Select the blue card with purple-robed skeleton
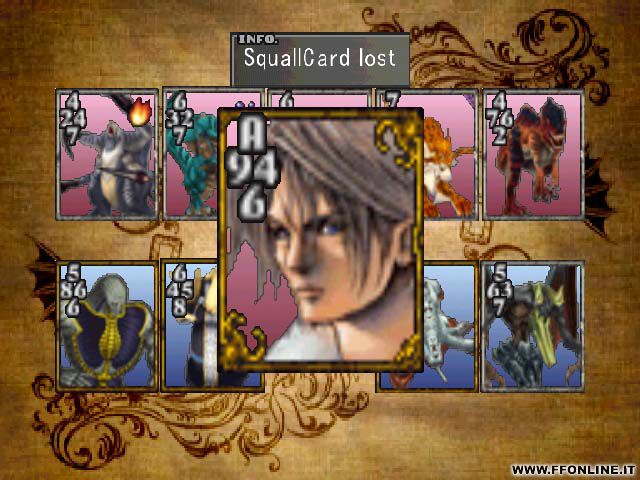640x480 pixels. (108, 325)
